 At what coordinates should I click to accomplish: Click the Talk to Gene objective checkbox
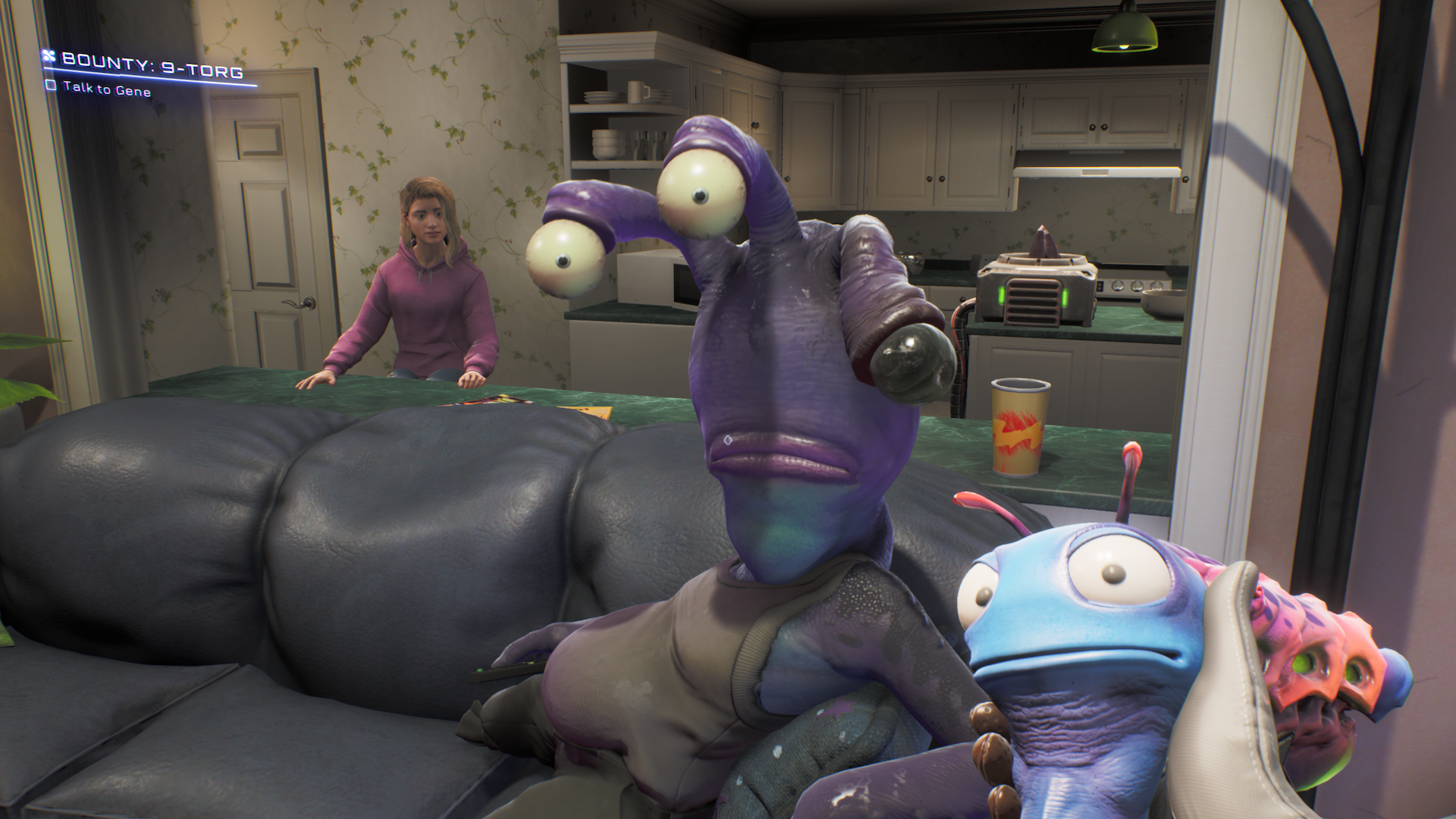pyautogui.click(x=51, y=86)
